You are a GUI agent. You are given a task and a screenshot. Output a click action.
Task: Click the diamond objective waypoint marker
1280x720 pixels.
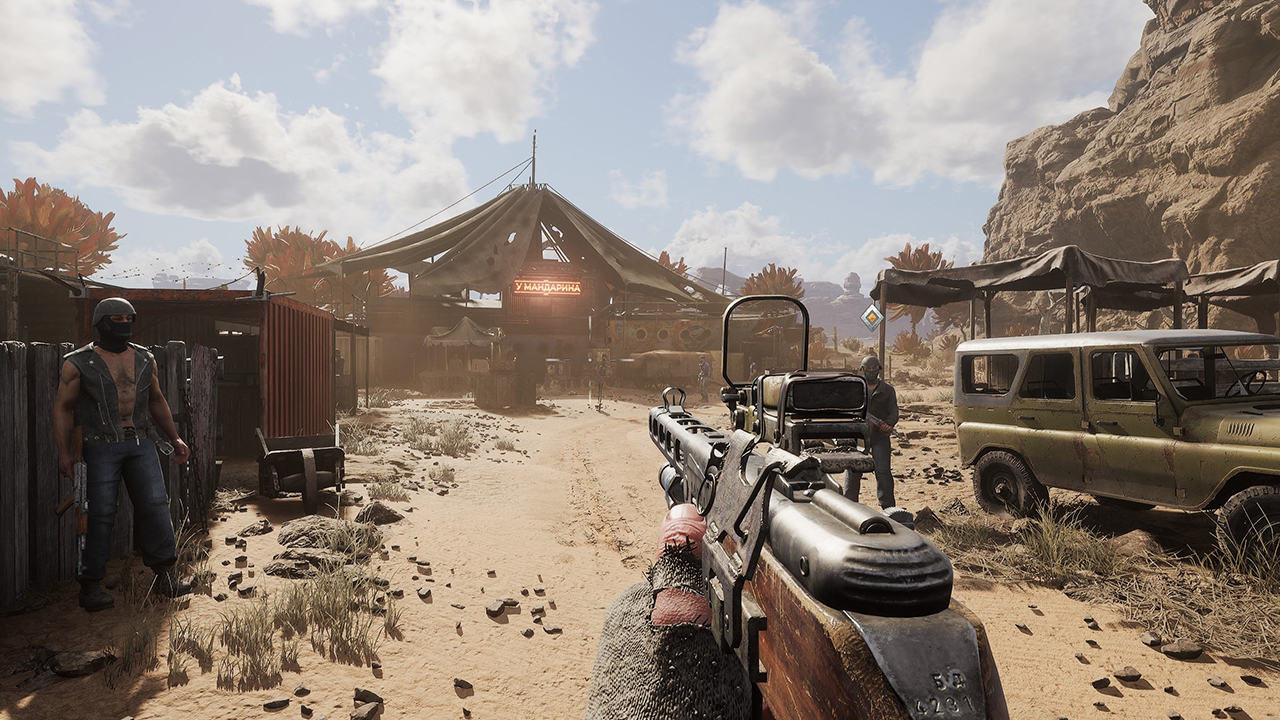(872, 318)
